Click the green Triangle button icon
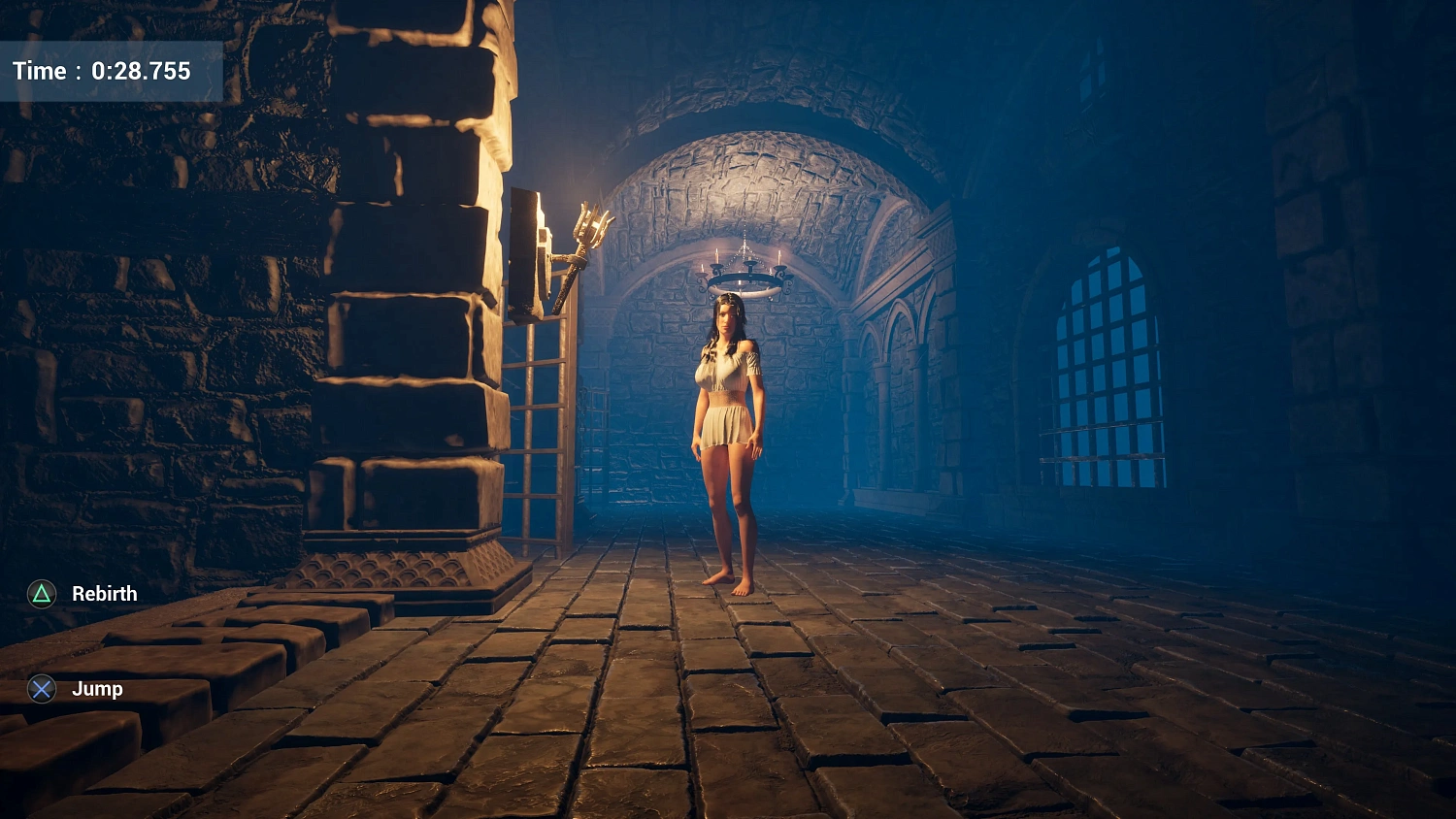The height and width of the screenshot is (819, 1456). pyautogui.click(x=40, y=593)
